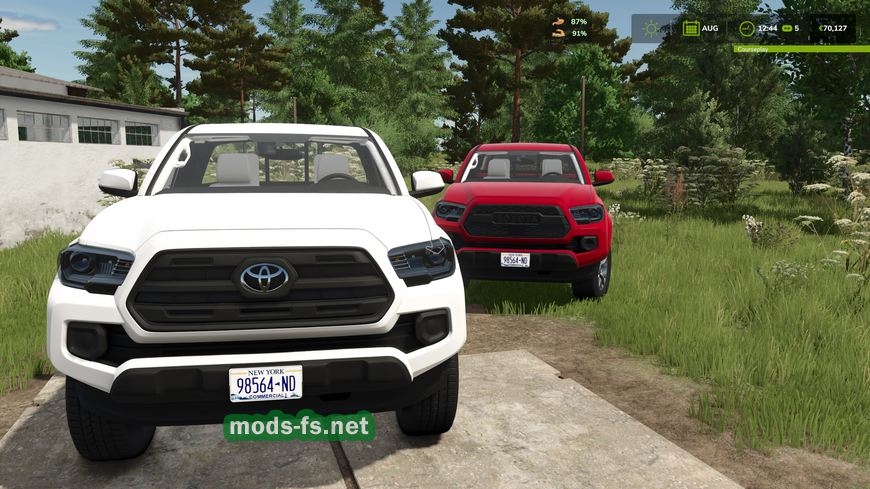Open the calendar icon showing AUG

pyautogui.click(x=691, y=28)
